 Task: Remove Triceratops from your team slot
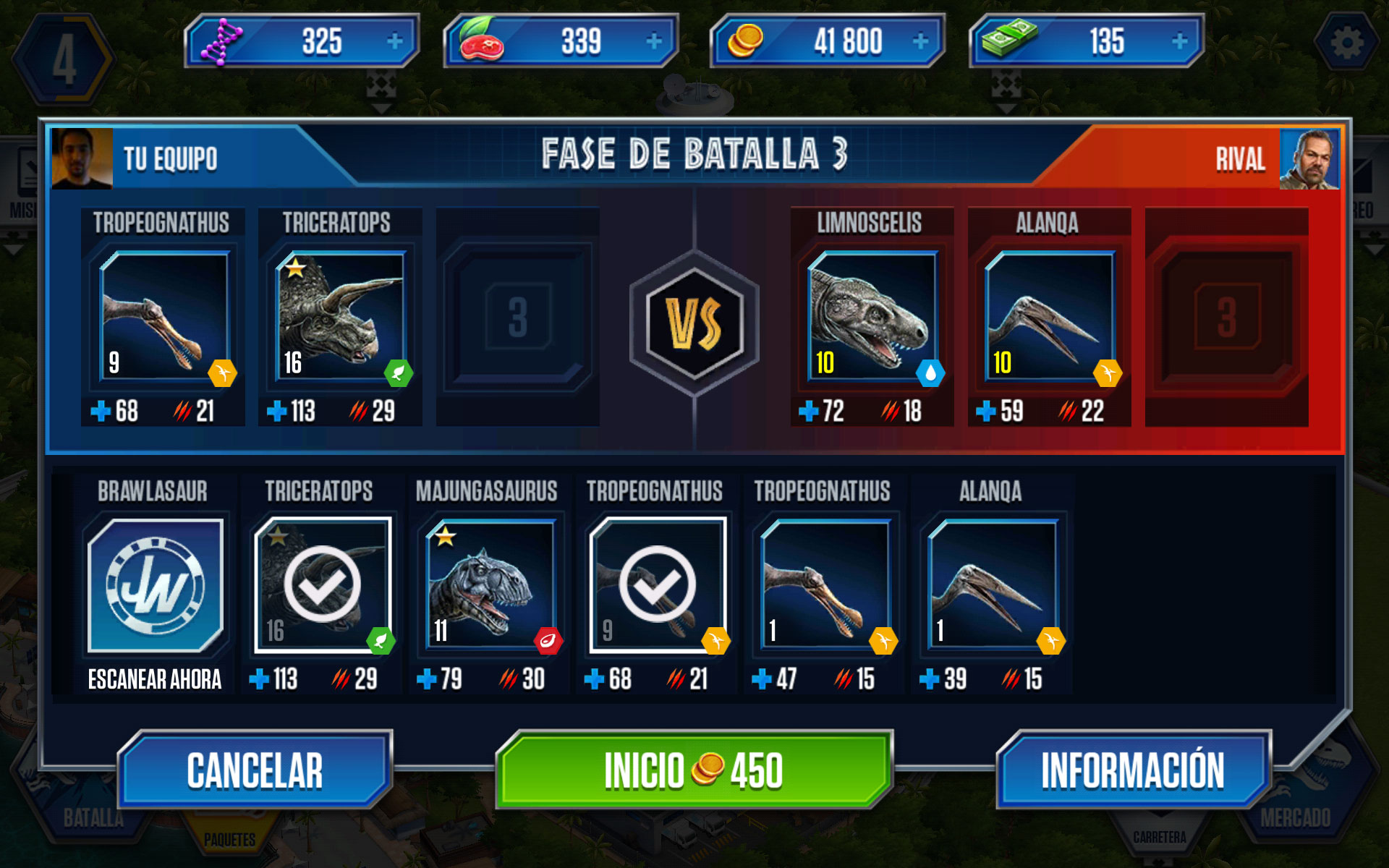point(340,316)
